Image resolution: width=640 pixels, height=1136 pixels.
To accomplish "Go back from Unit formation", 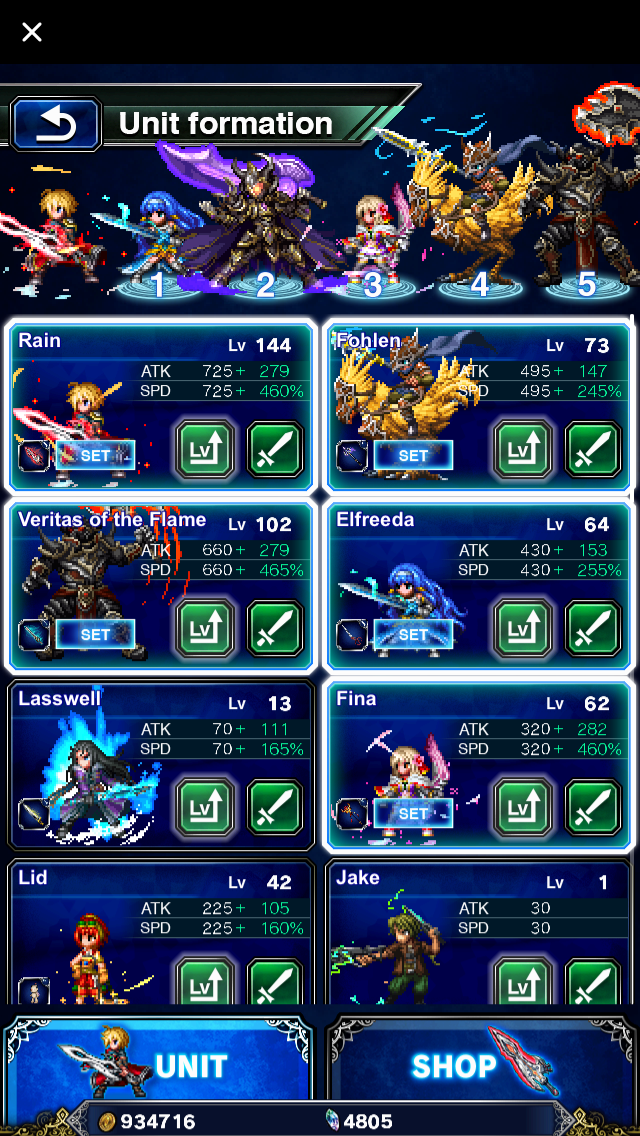I will tap(56, 124).
